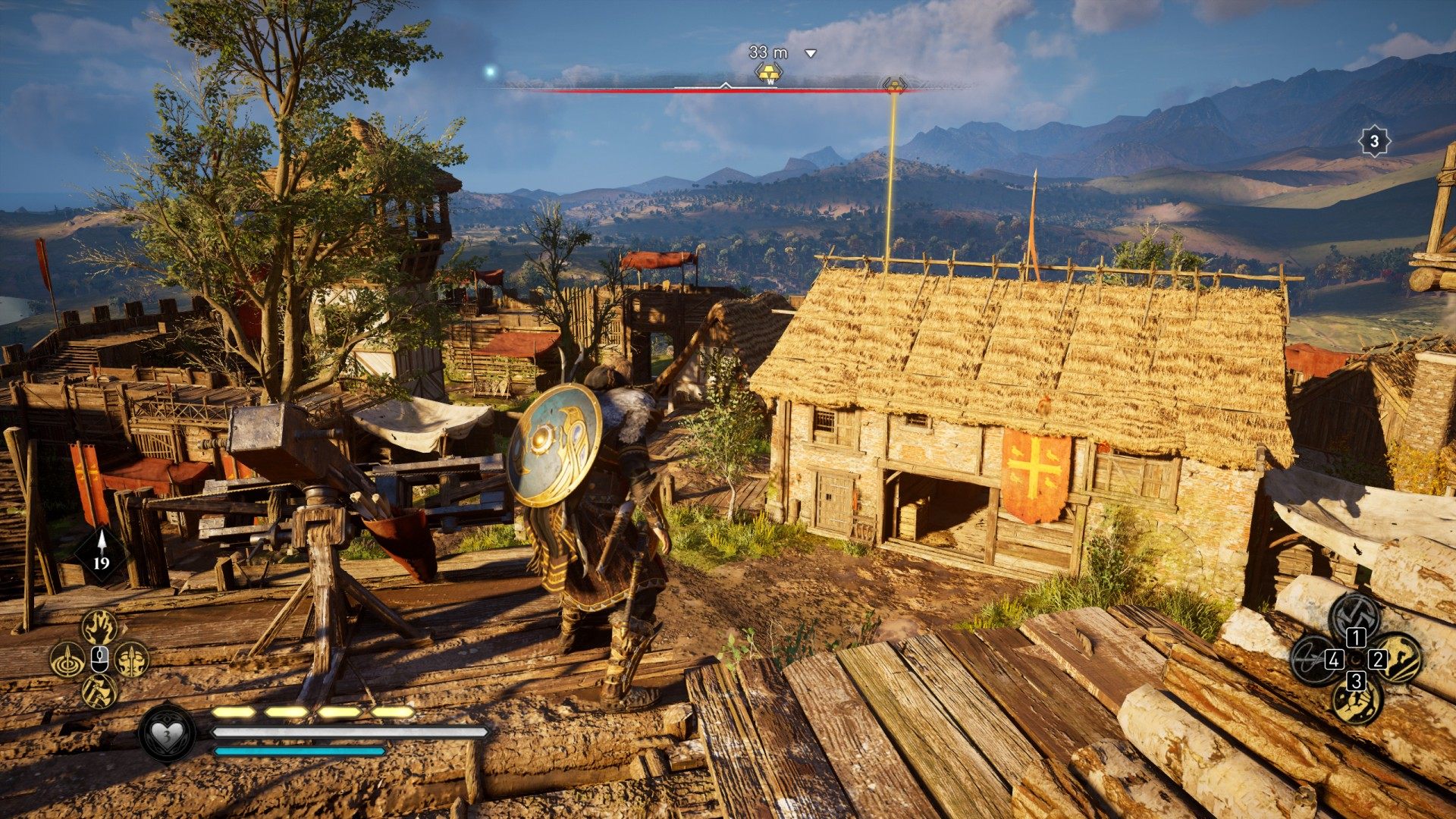This screenshot has width=1456, height=819.
Task: Click the arrow quiver icon showing 19
Action: pyautogui.click(x=101, y=554)
